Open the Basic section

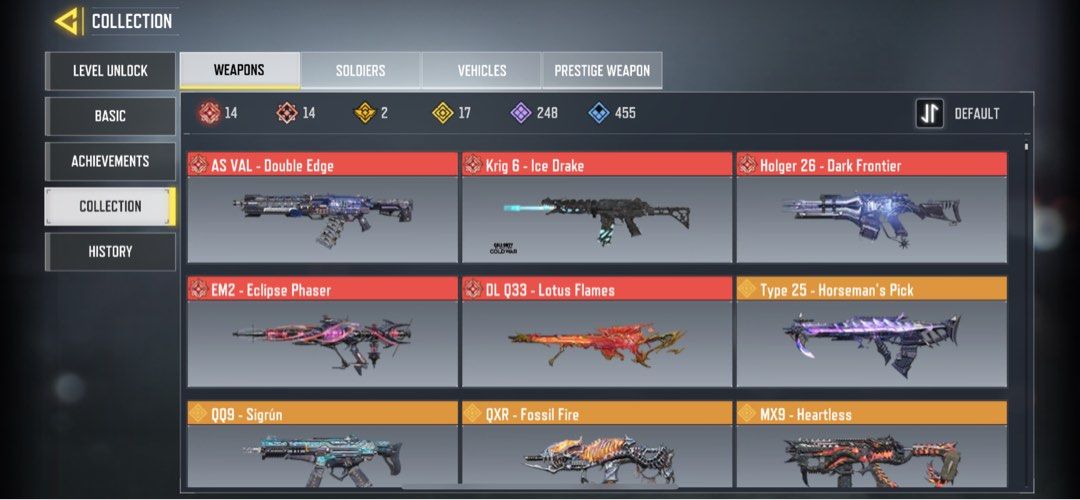pos(110,116)
